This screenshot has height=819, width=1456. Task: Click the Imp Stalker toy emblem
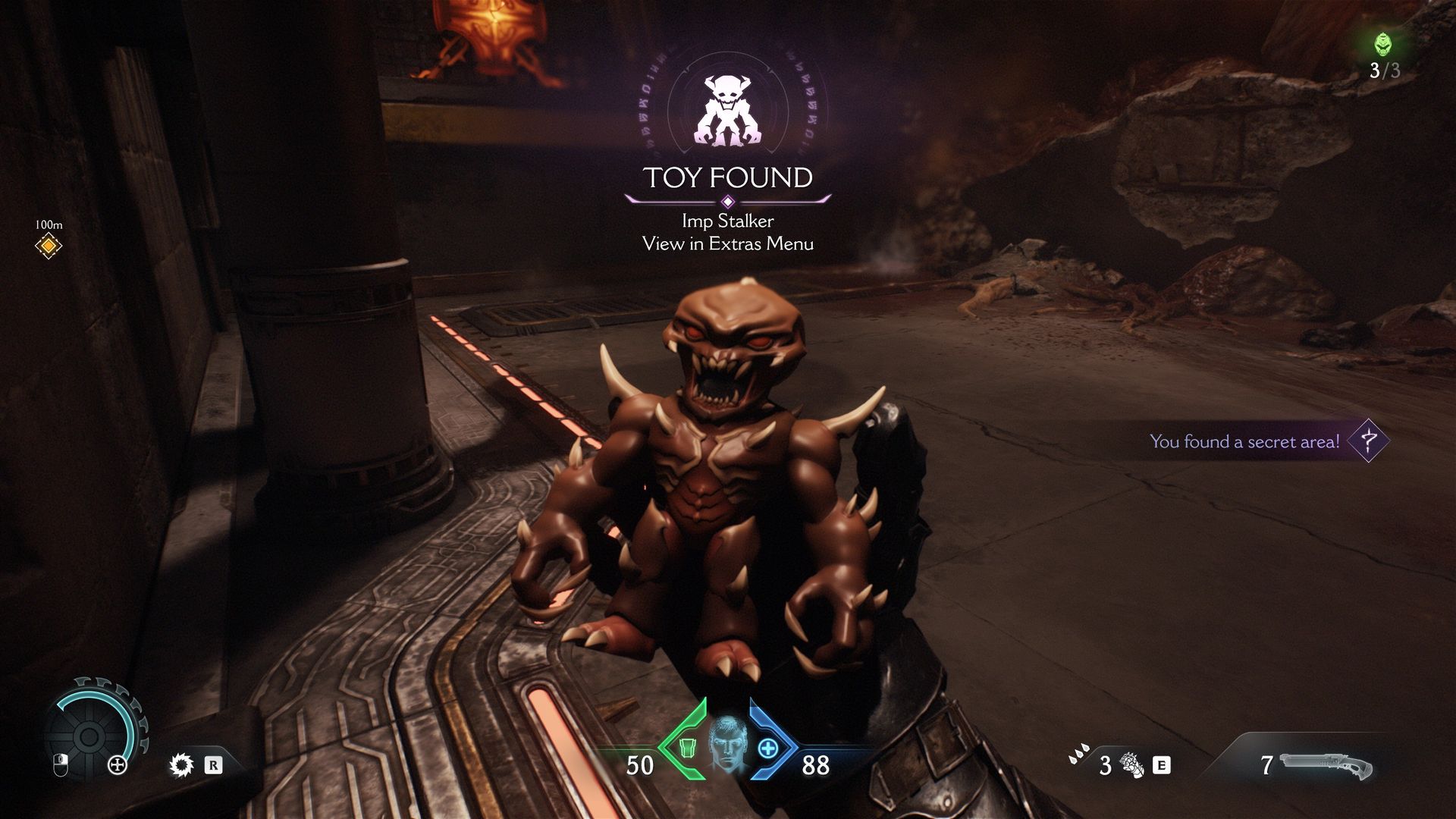[x=727, y=111]
